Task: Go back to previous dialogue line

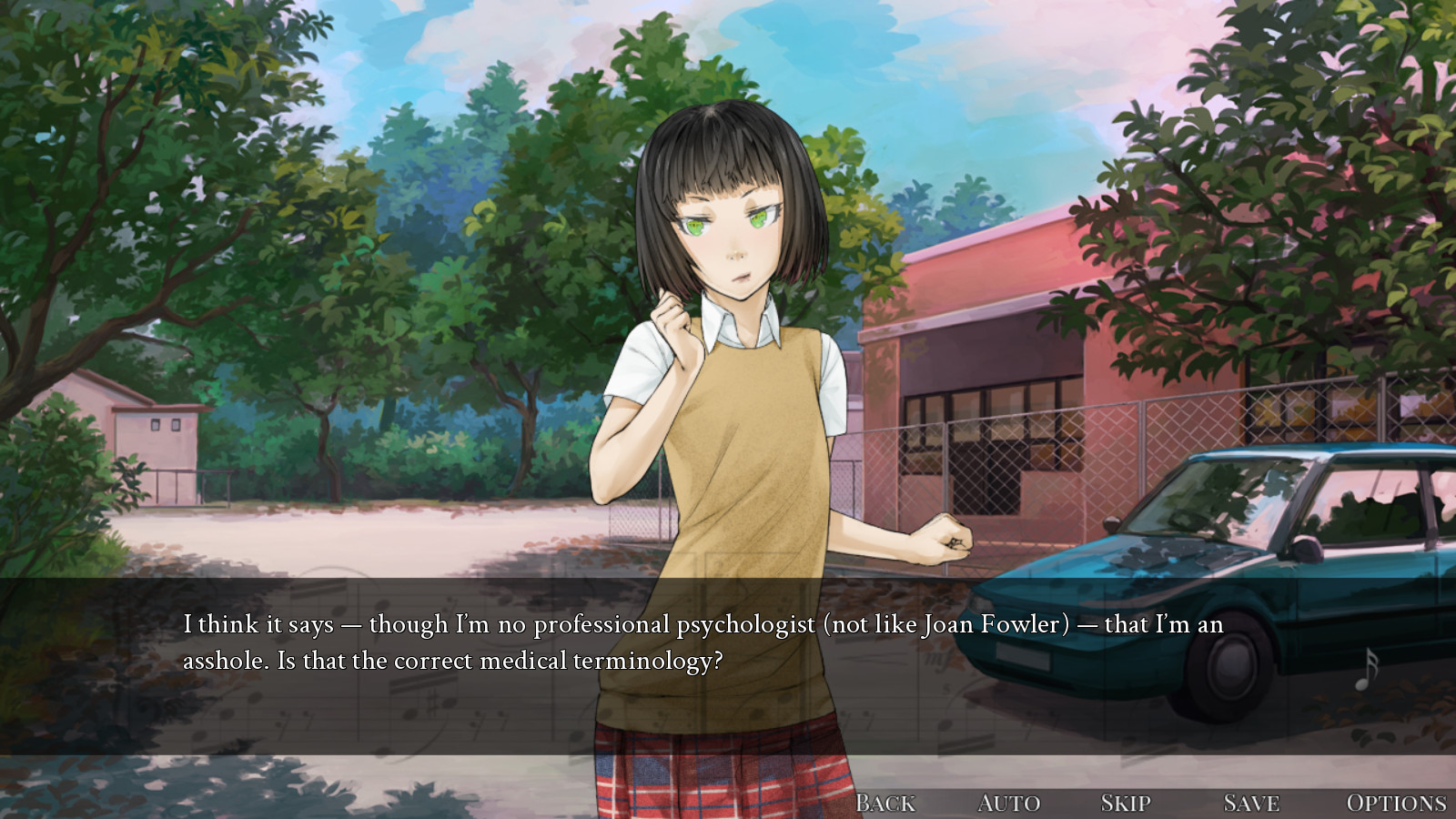Action: (885, 803)
